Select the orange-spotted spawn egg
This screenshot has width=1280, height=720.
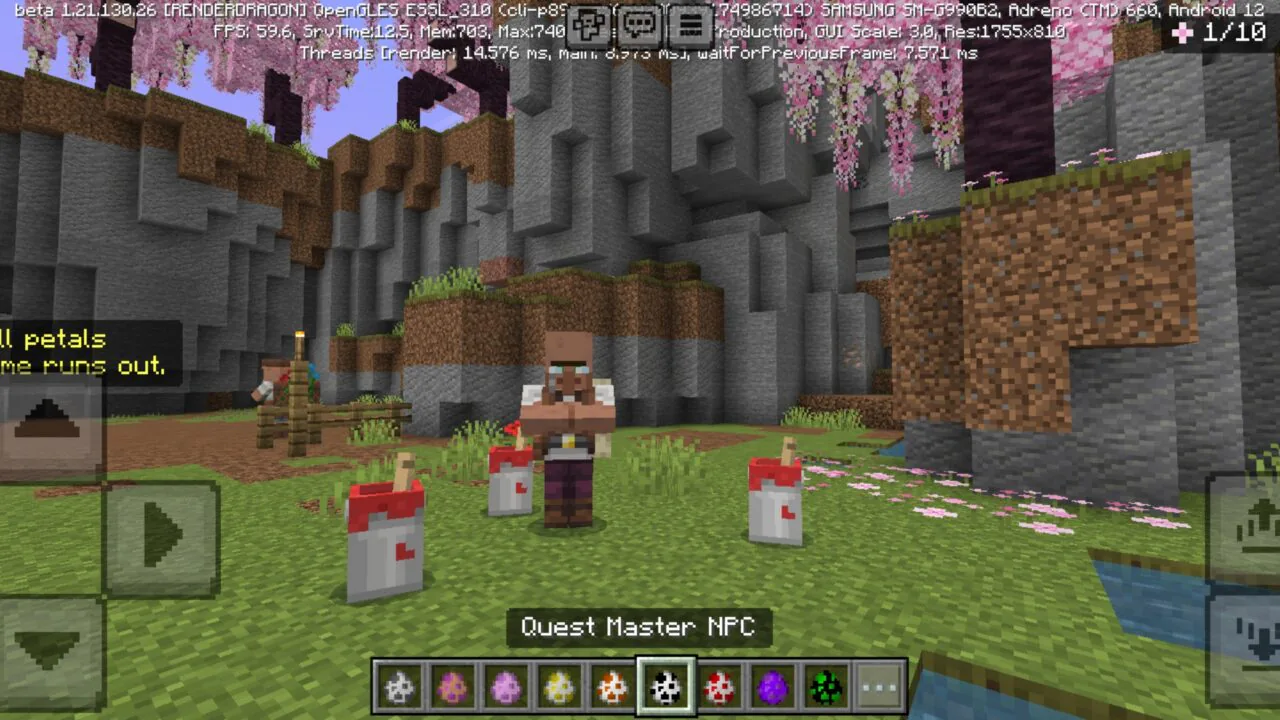click(x=612, y=686)
